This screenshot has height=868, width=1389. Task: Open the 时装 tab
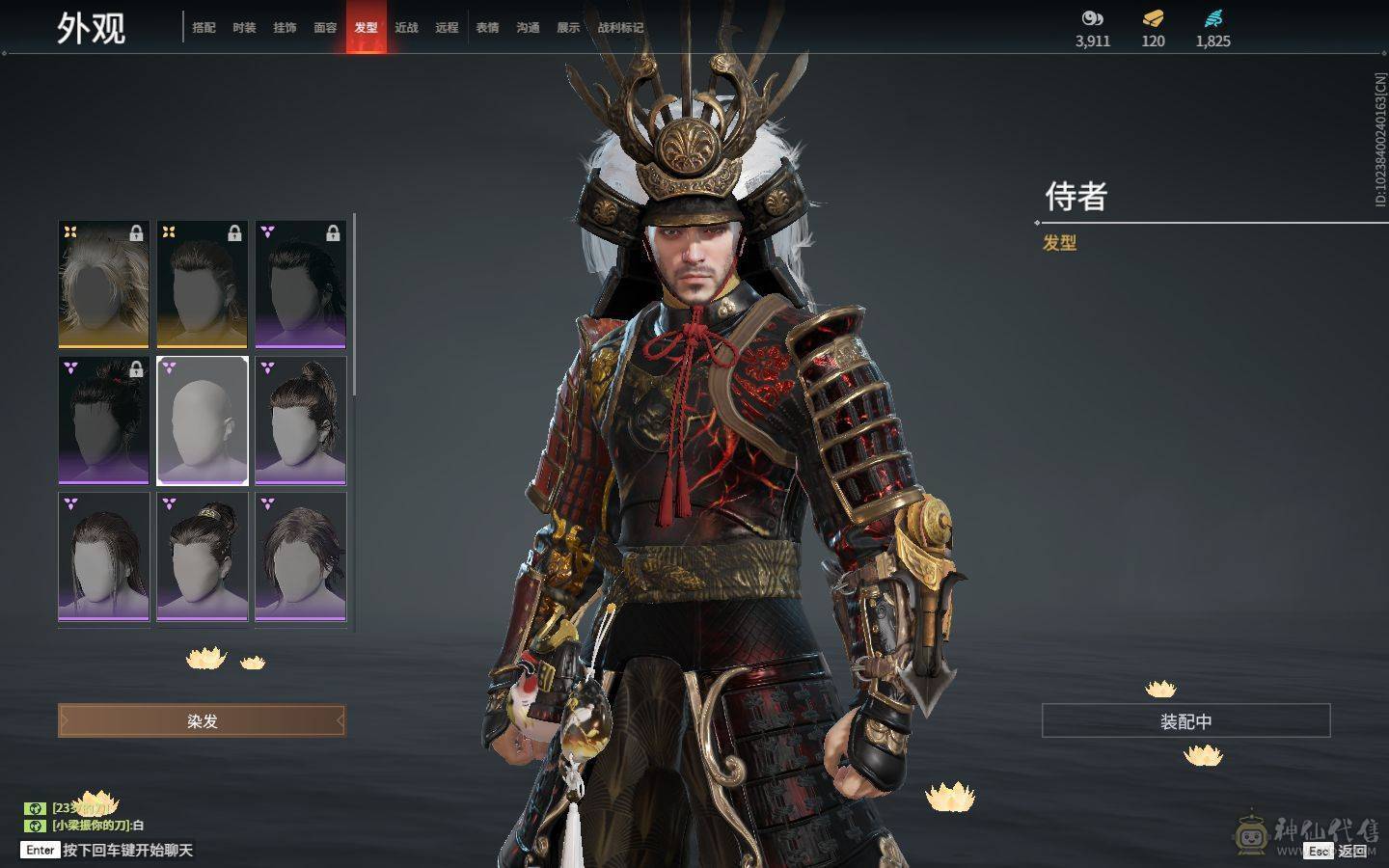click(244, 28)
